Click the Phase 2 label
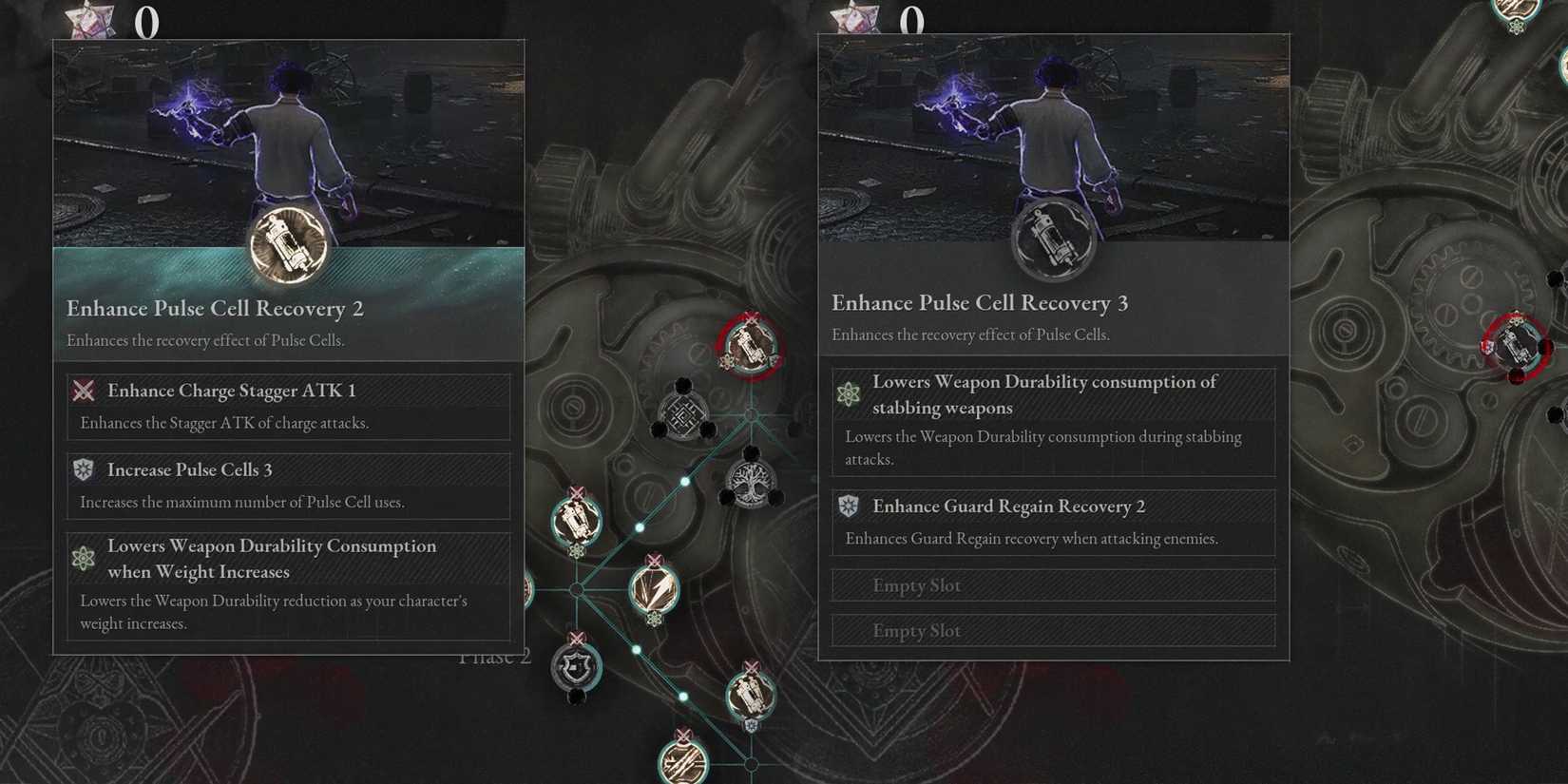The height and width of the screenshot is (784, 1568). [494, 656]
